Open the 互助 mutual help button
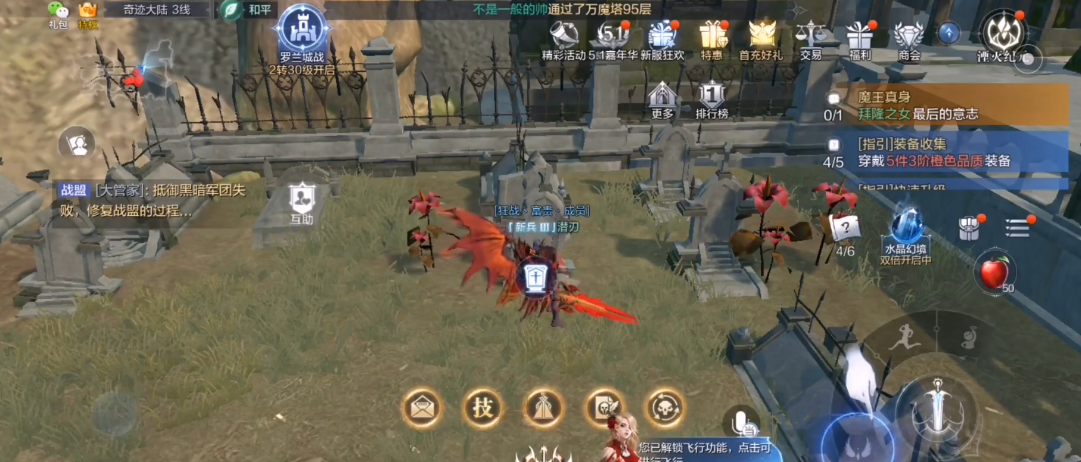Viewport: 1081px width, 462px height. coord(302,201)
